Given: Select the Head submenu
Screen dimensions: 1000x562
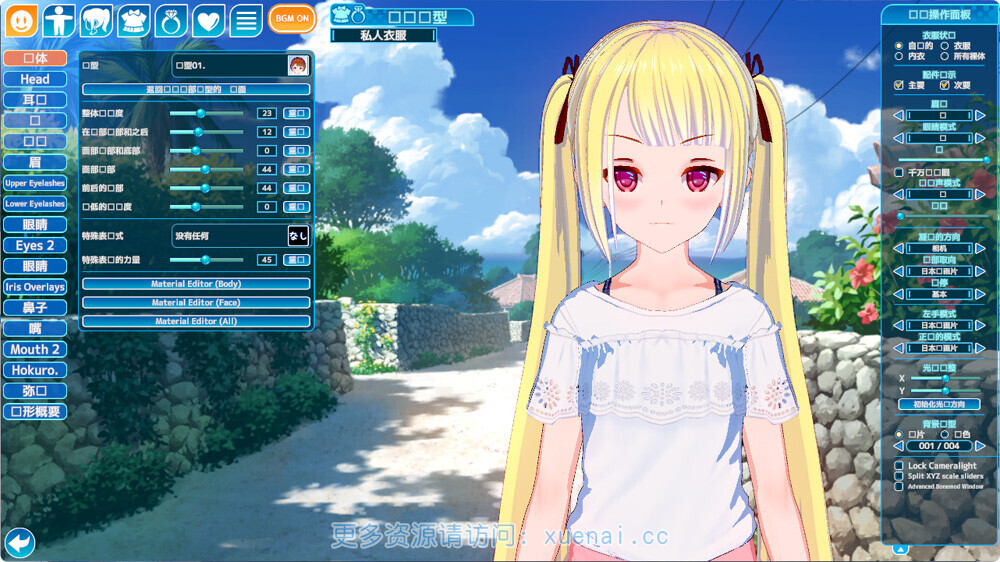Looking at the screenshot, I should (x=35, y=79).
